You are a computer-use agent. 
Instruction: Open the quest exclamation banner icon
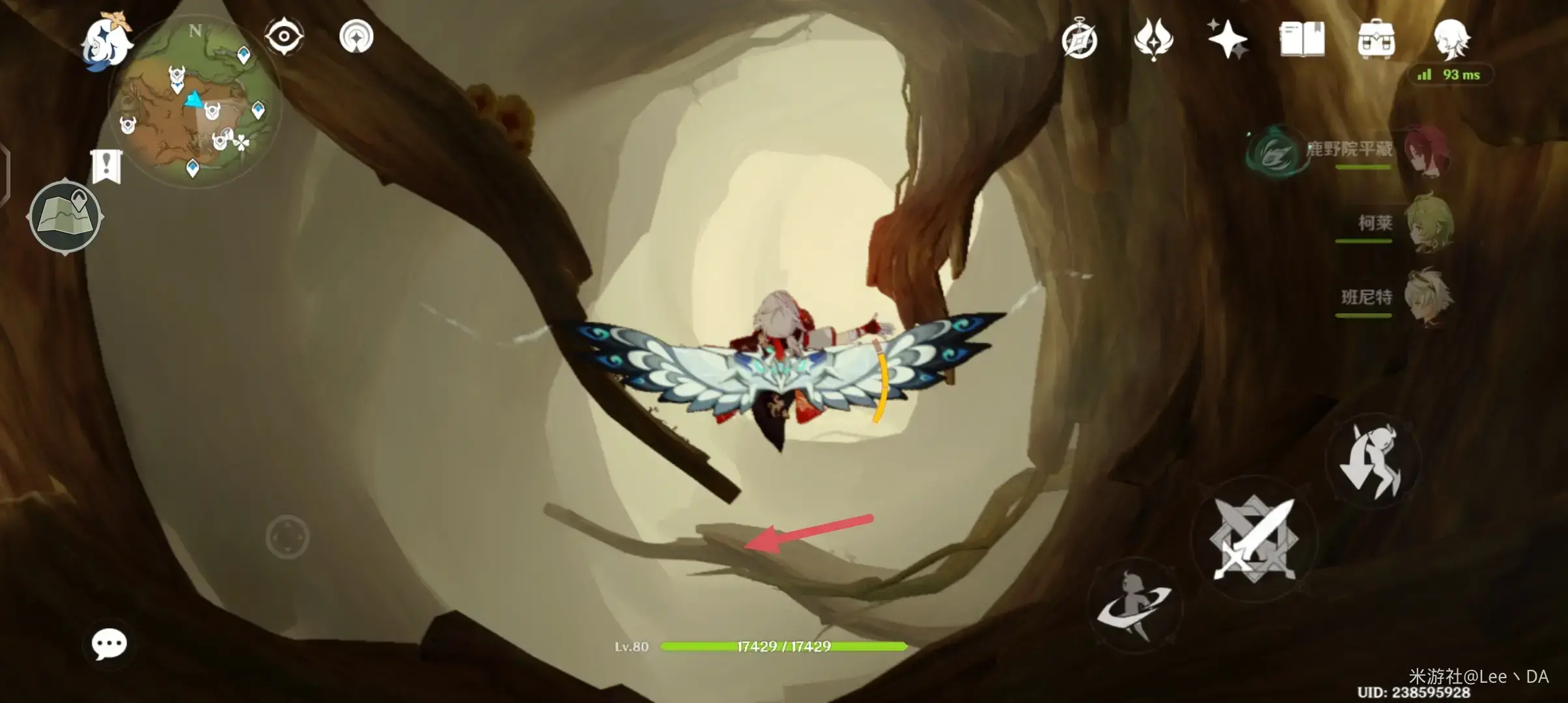(106, 167)
